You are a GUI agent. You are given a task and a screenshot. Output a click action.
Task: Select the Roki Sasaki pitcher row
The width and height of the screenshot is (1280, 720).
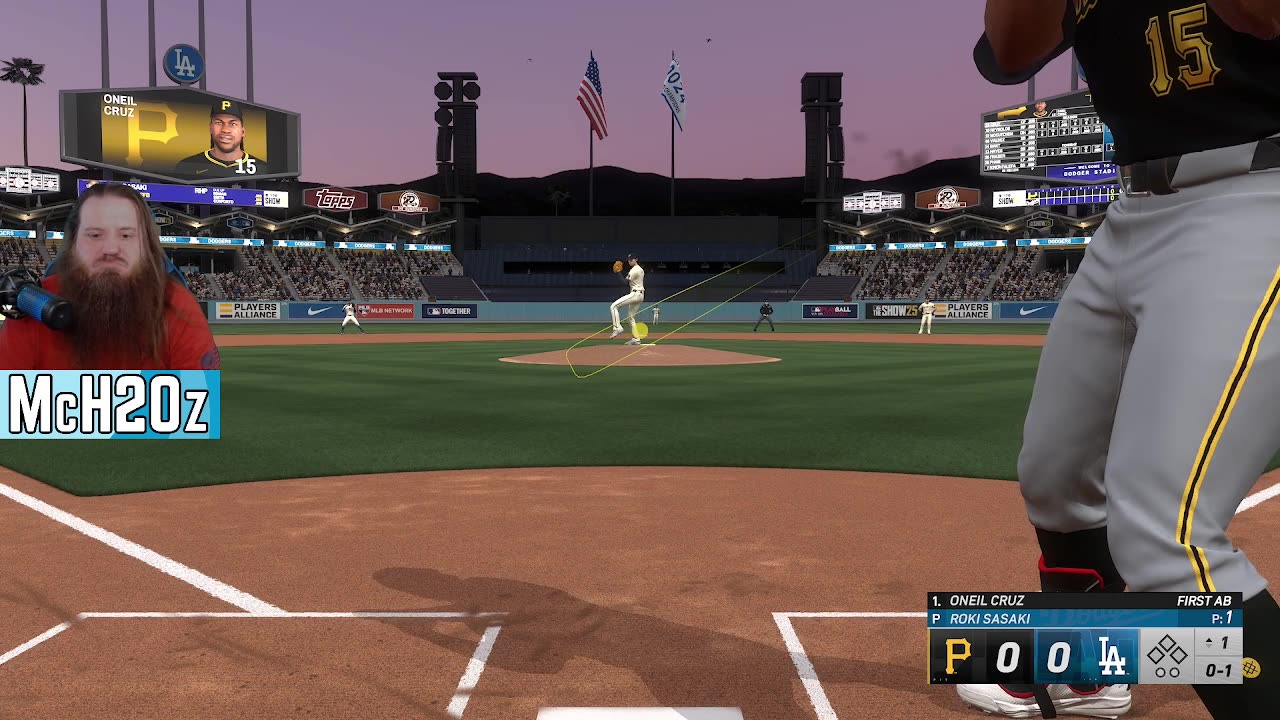(1084, 619)
